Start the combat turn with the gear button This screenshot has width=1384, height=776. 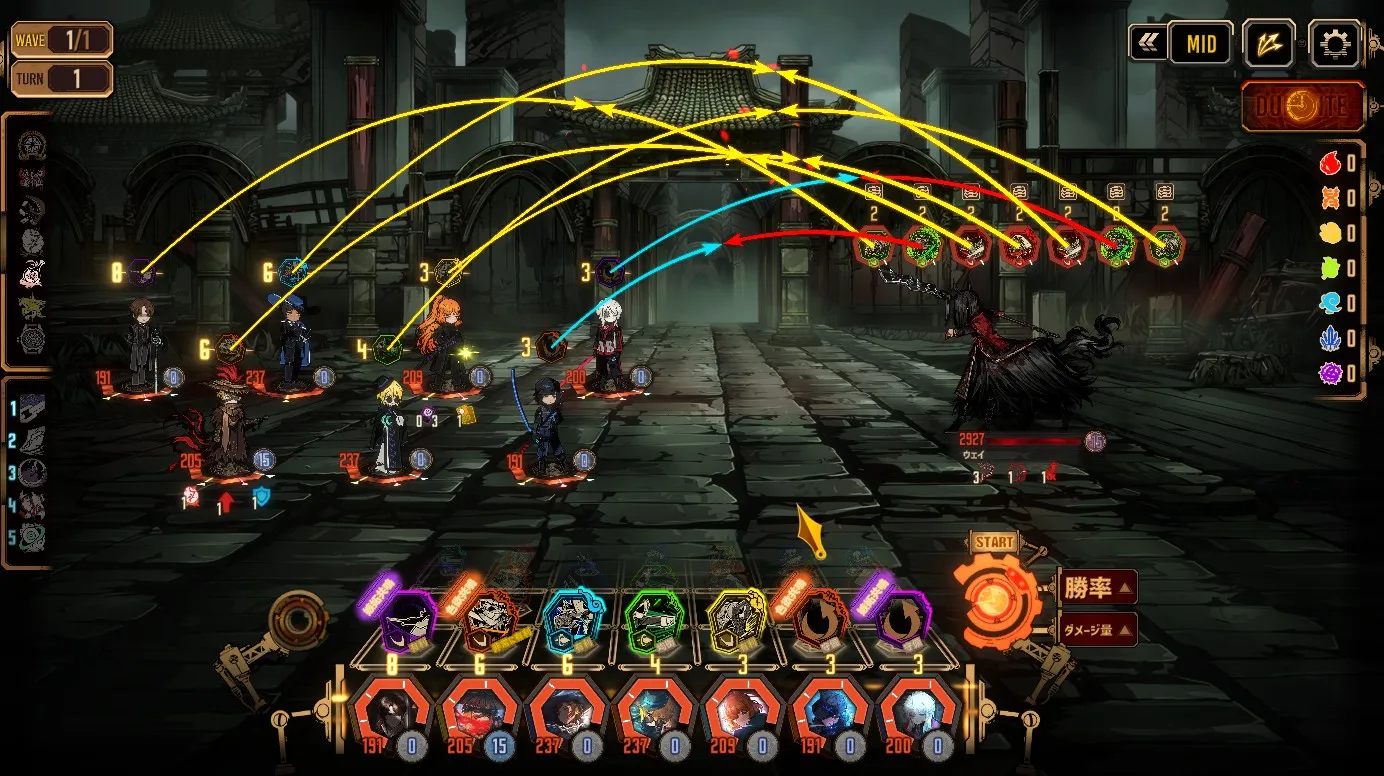coord(994,594)
